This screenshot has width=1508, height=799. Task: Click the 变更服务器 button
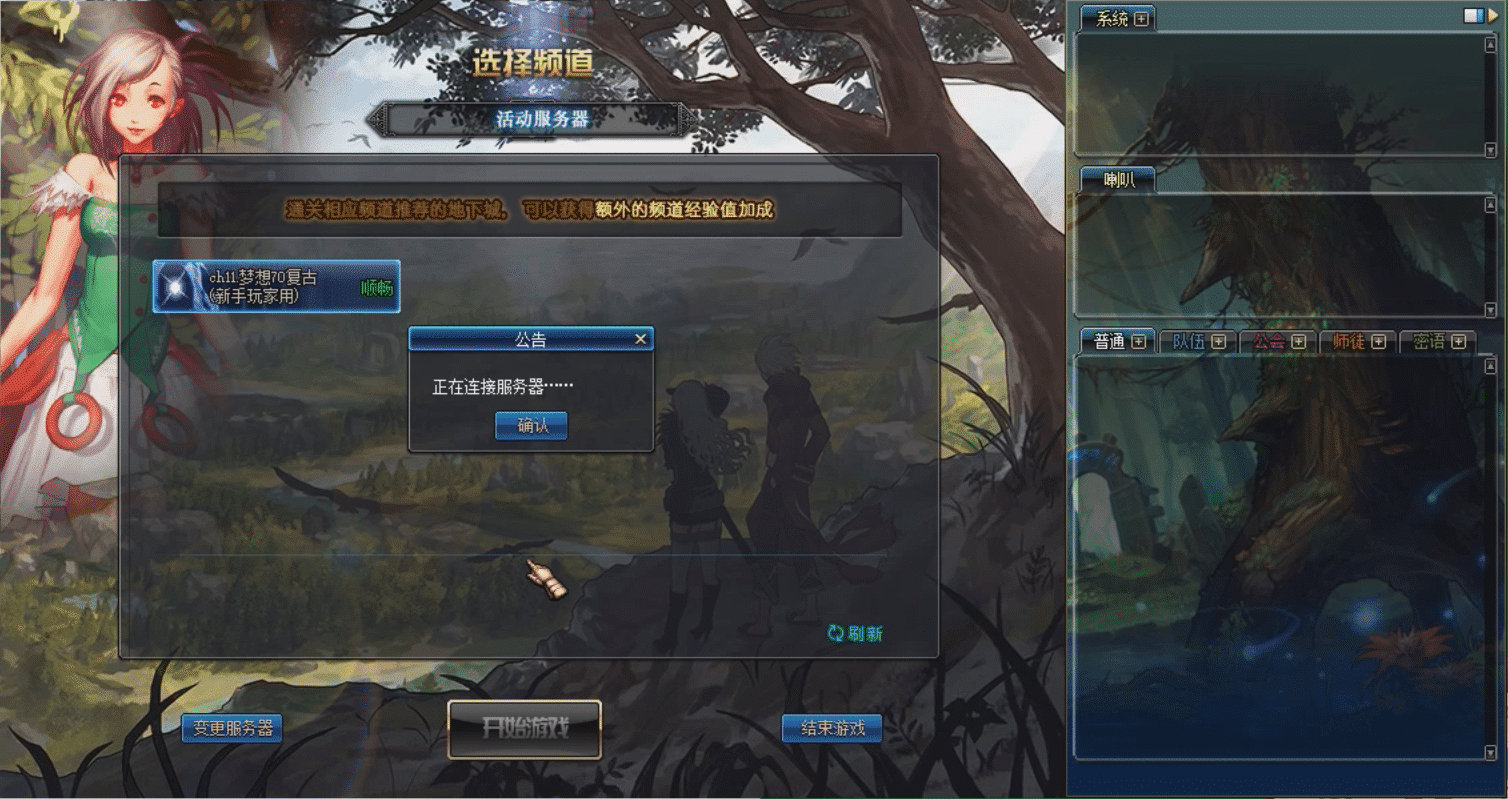click(x=233, y=728)
